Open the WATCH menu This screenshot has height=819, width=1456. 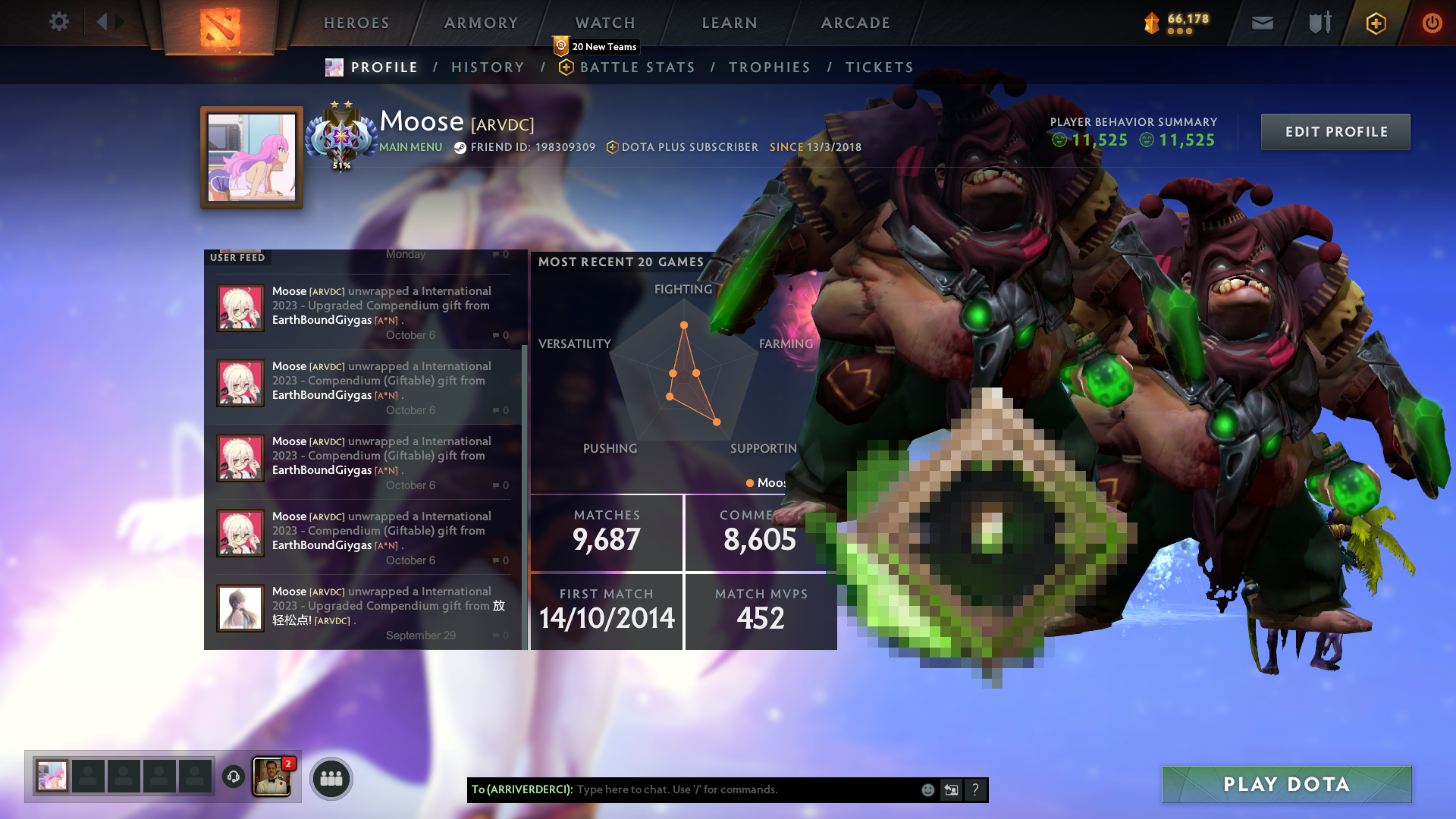point(604,23)
